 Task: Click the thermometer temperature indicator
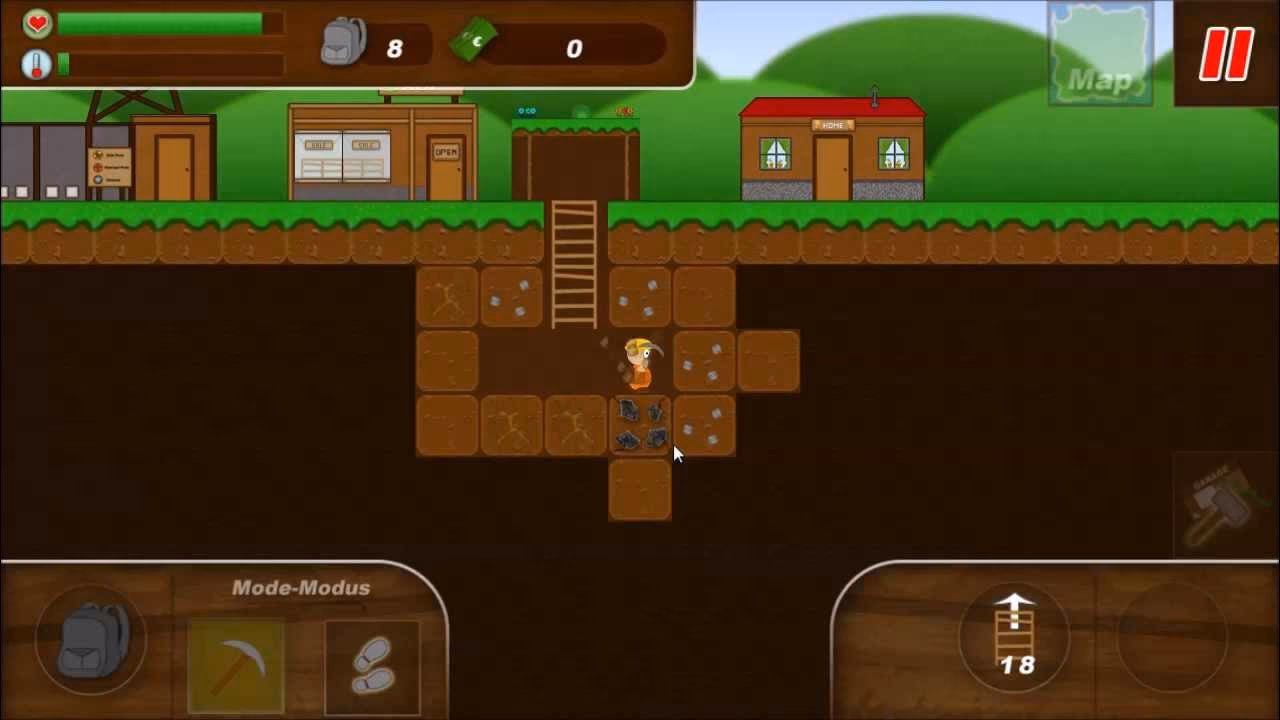34,62
